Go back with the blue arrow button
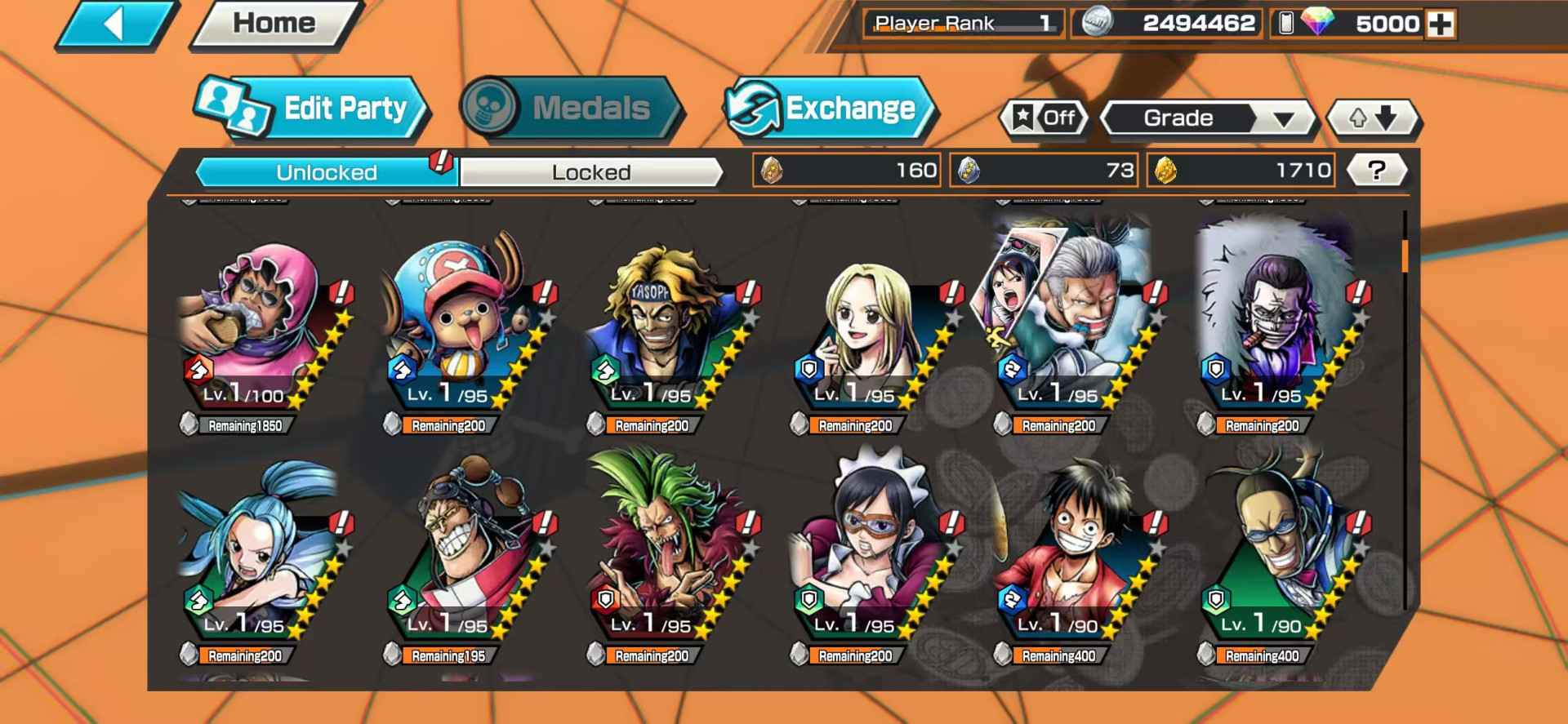This screenshot has height=724, width=1568. pyautogui.click(x=116, y=24)
